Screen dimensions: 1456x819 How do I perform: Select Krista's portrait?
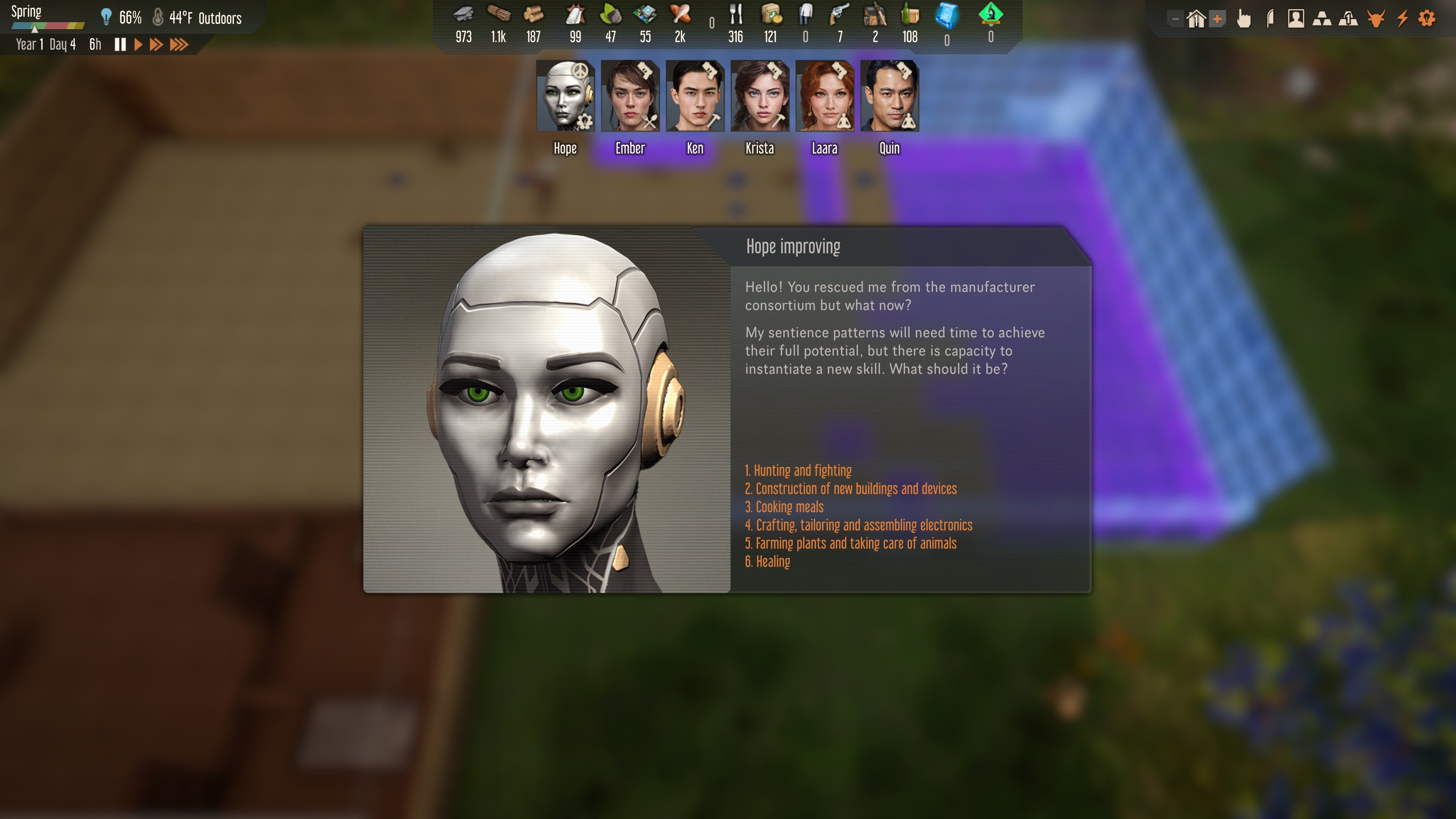[759, 96]
